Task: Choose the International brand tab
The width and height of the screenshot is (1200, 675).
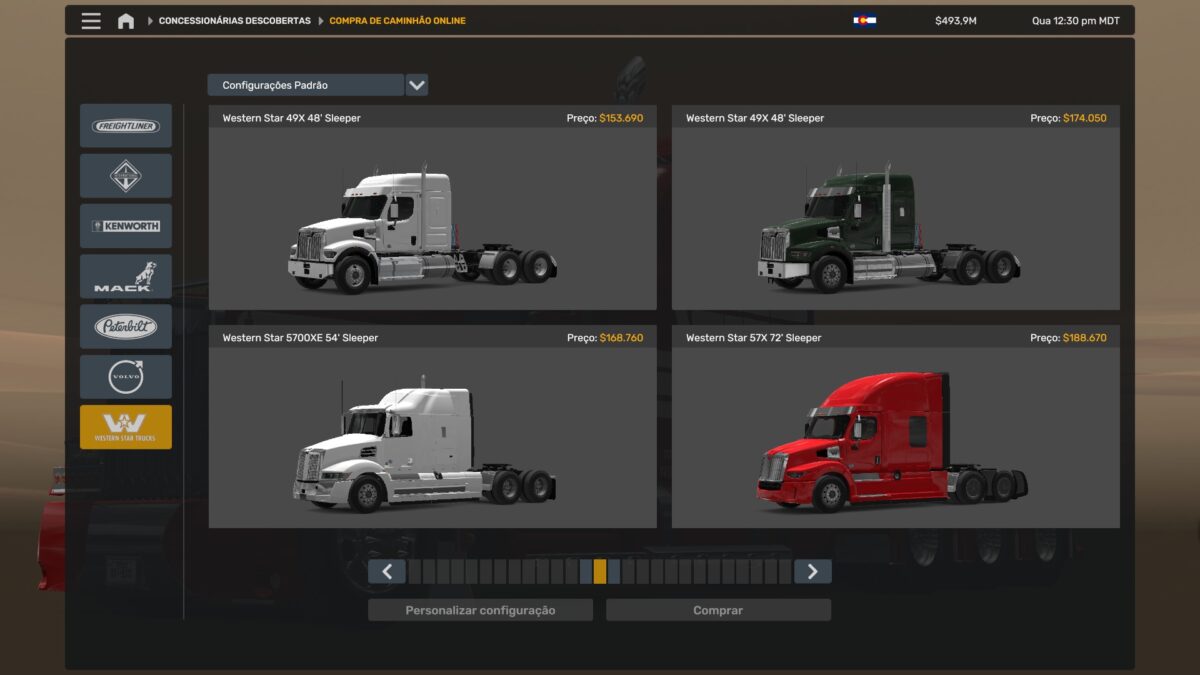Action: (x=126, y=176)
